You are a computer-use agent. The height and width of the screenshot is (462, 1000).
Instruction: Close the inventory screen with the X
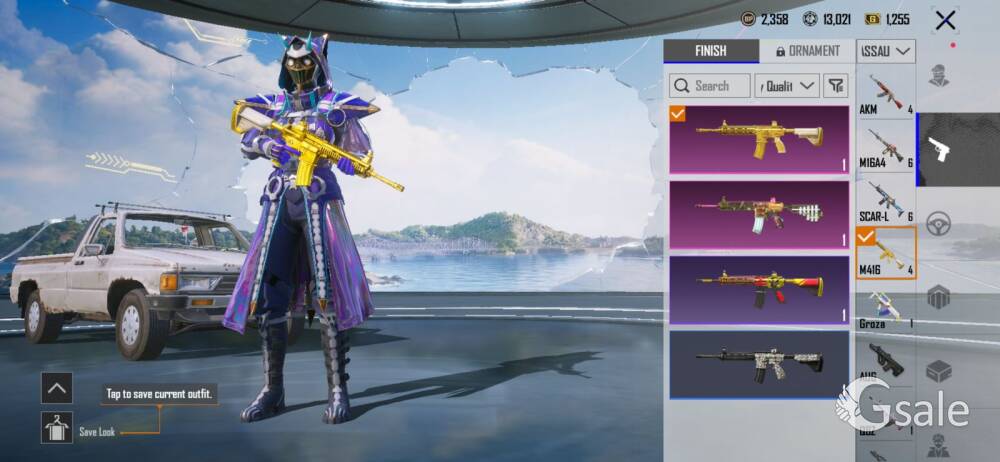tap(944, 20)
